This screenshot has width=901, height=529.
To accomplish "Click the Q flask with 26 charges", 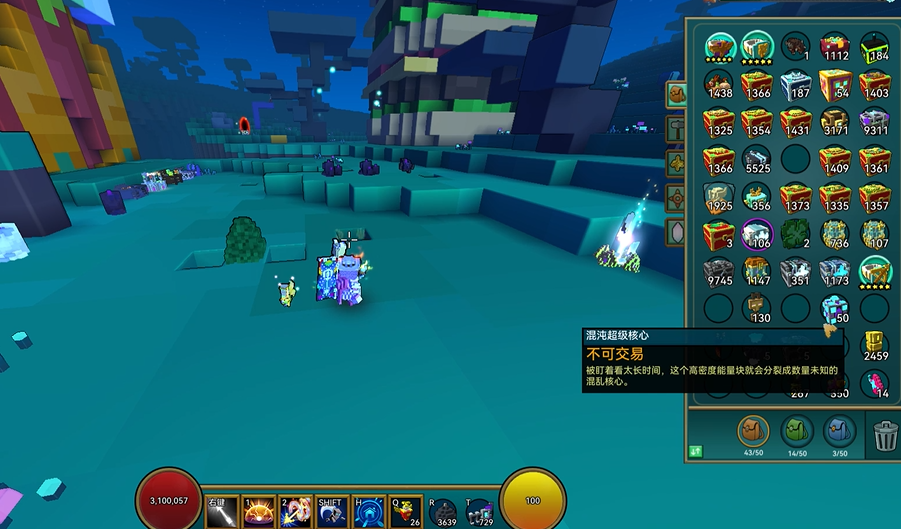I will point(406,511).
